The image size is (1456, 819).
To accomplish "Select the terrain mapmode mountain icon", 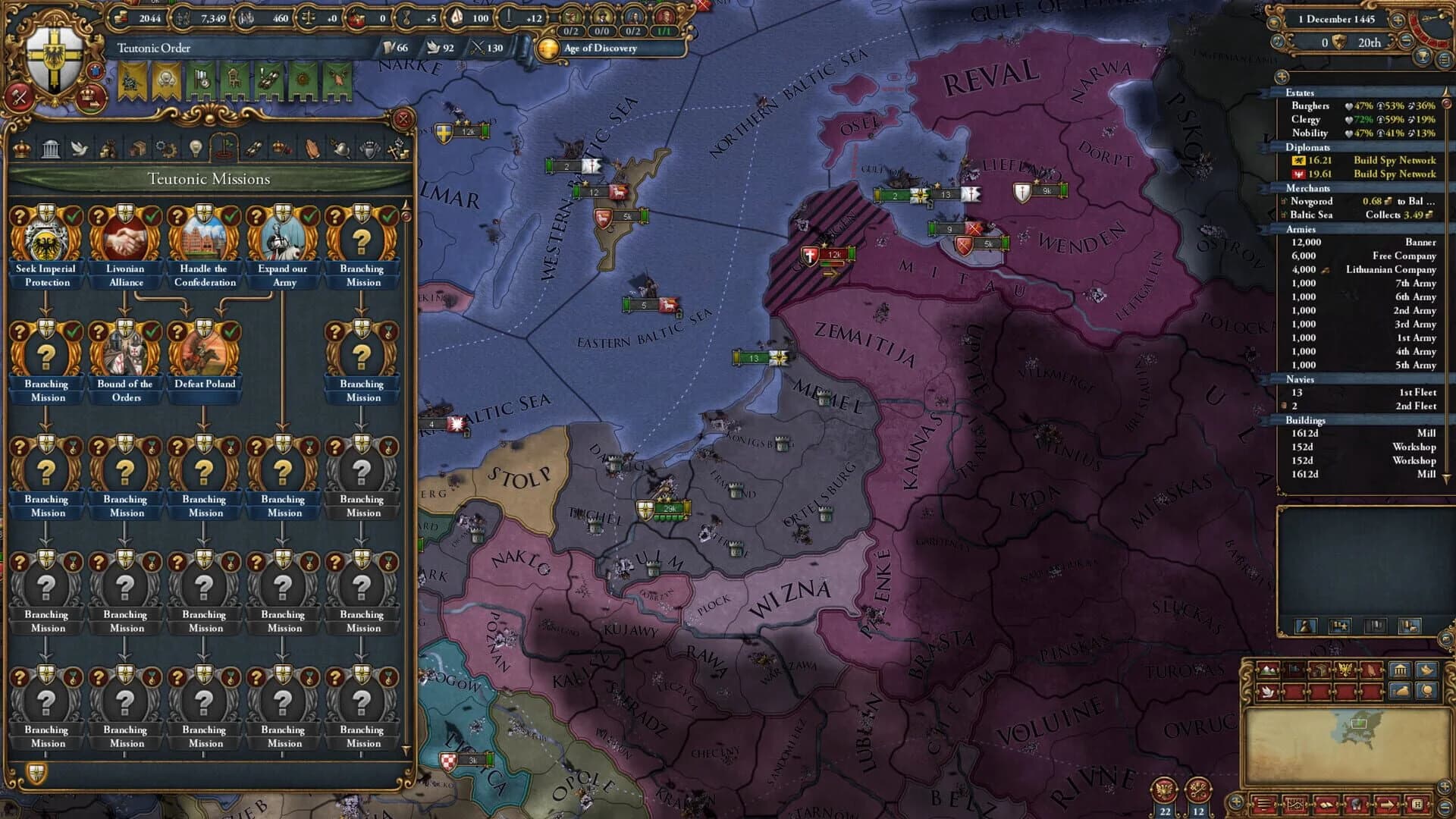I will click(1268, 670).
